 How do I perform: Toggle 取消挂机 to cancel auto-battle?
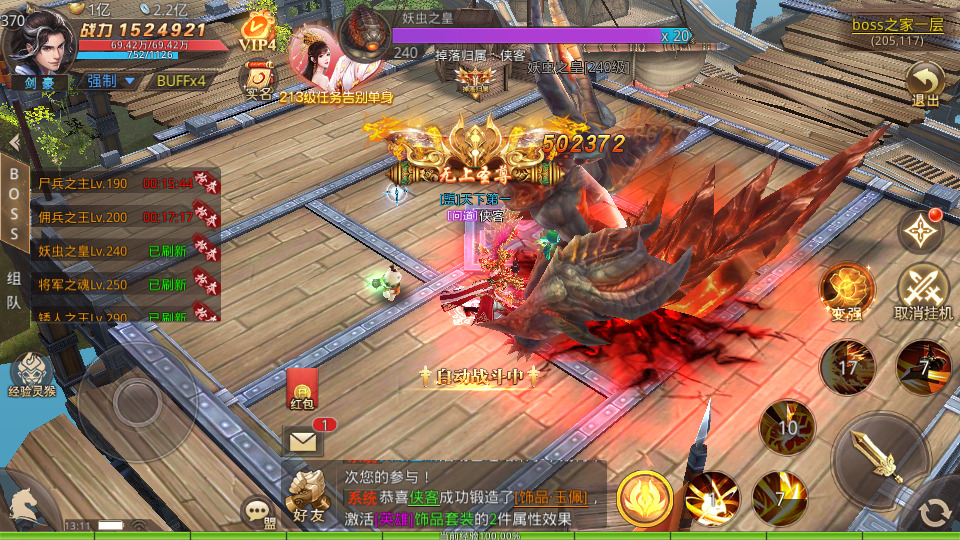pos(923,292)
